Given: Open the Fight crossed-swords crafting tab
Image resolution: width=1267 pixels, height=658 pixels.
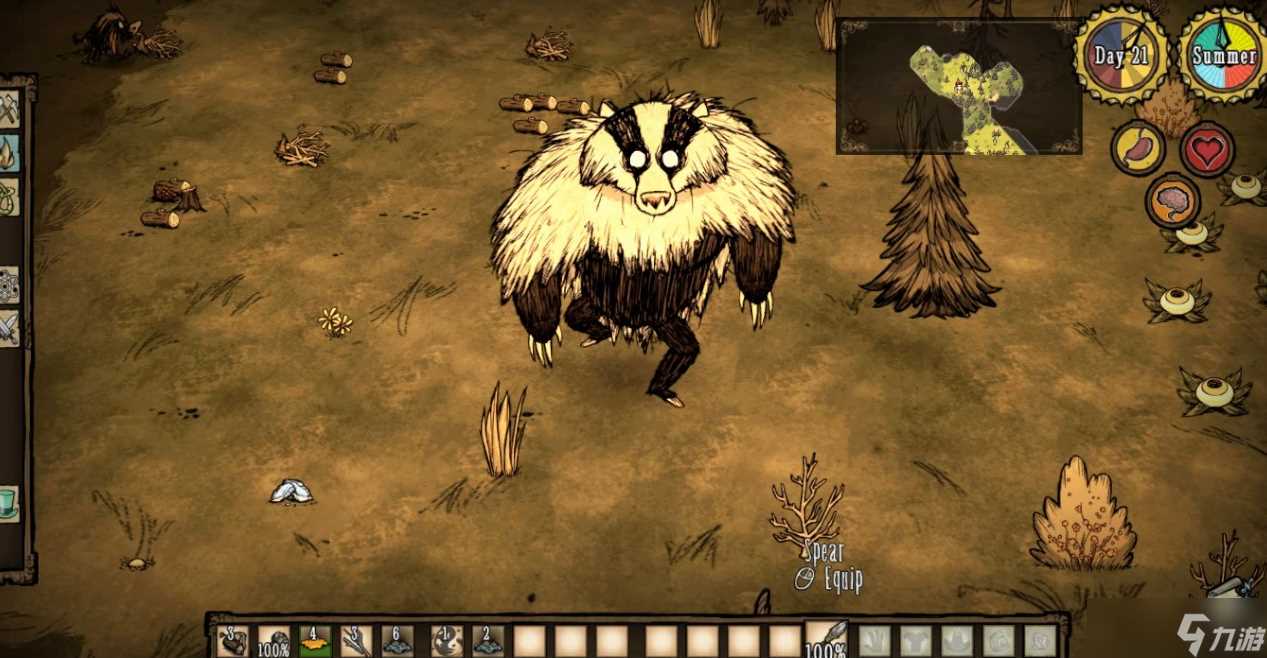Looking at the screenshot, I should click(9, 329).
